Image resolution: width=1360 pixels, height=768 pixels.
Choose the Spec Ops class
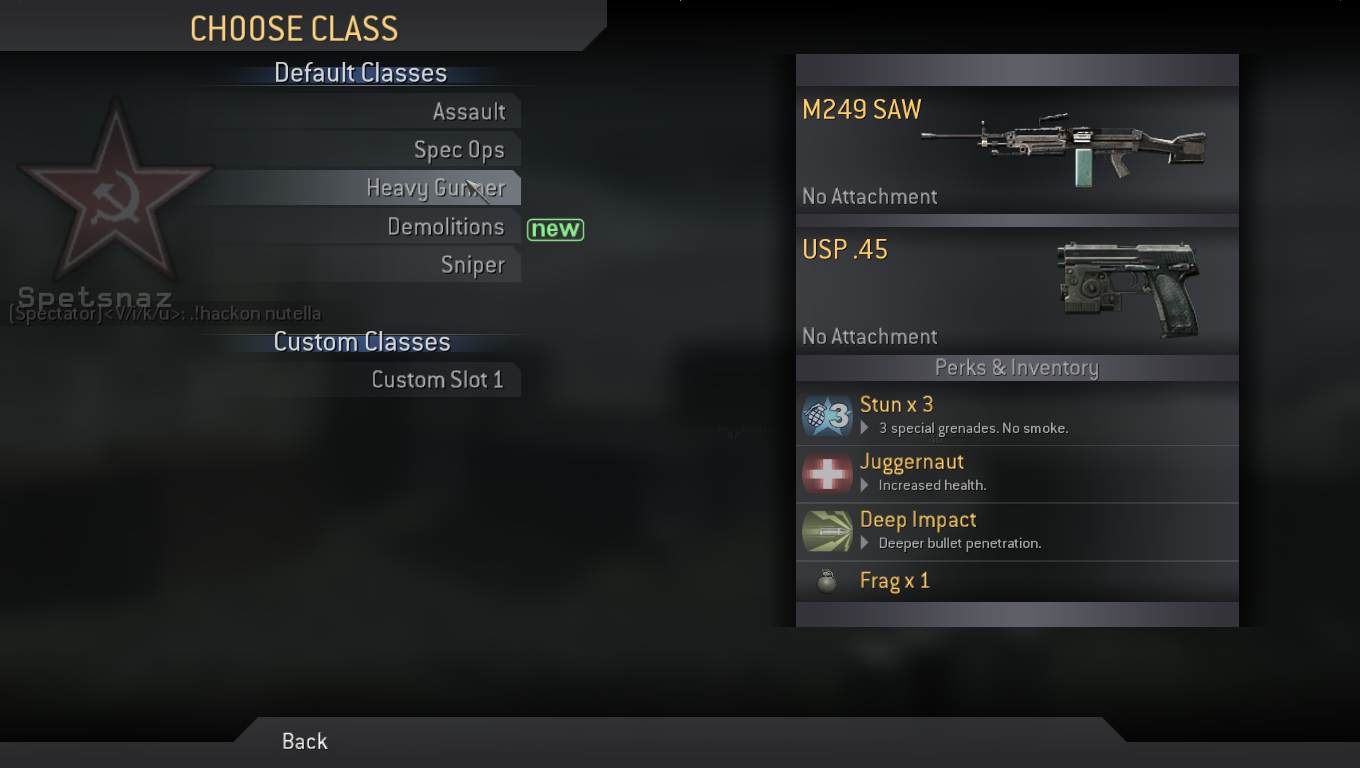(458, 150)
